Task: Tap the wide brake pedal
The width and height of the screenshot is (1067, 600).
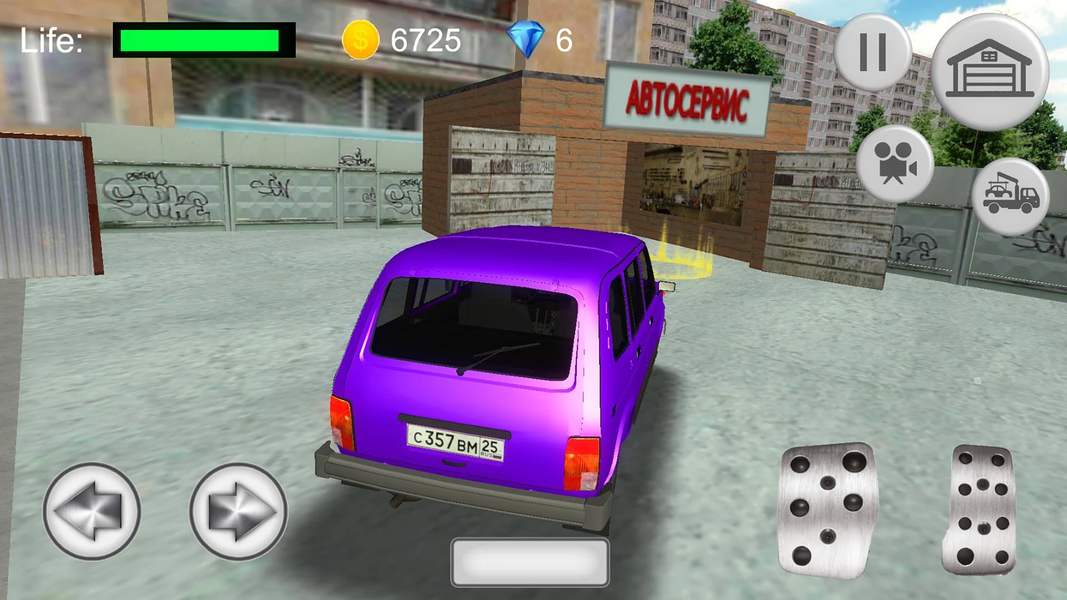Action: coord(828,509)
